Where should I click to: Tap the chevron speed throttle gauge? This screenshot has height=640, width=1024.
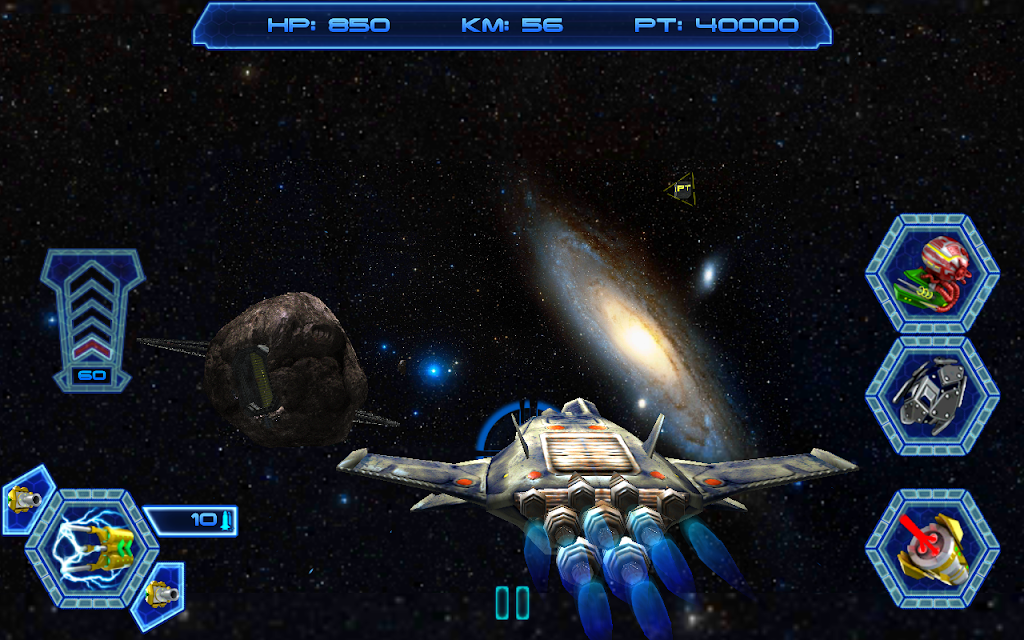[92, 315]
